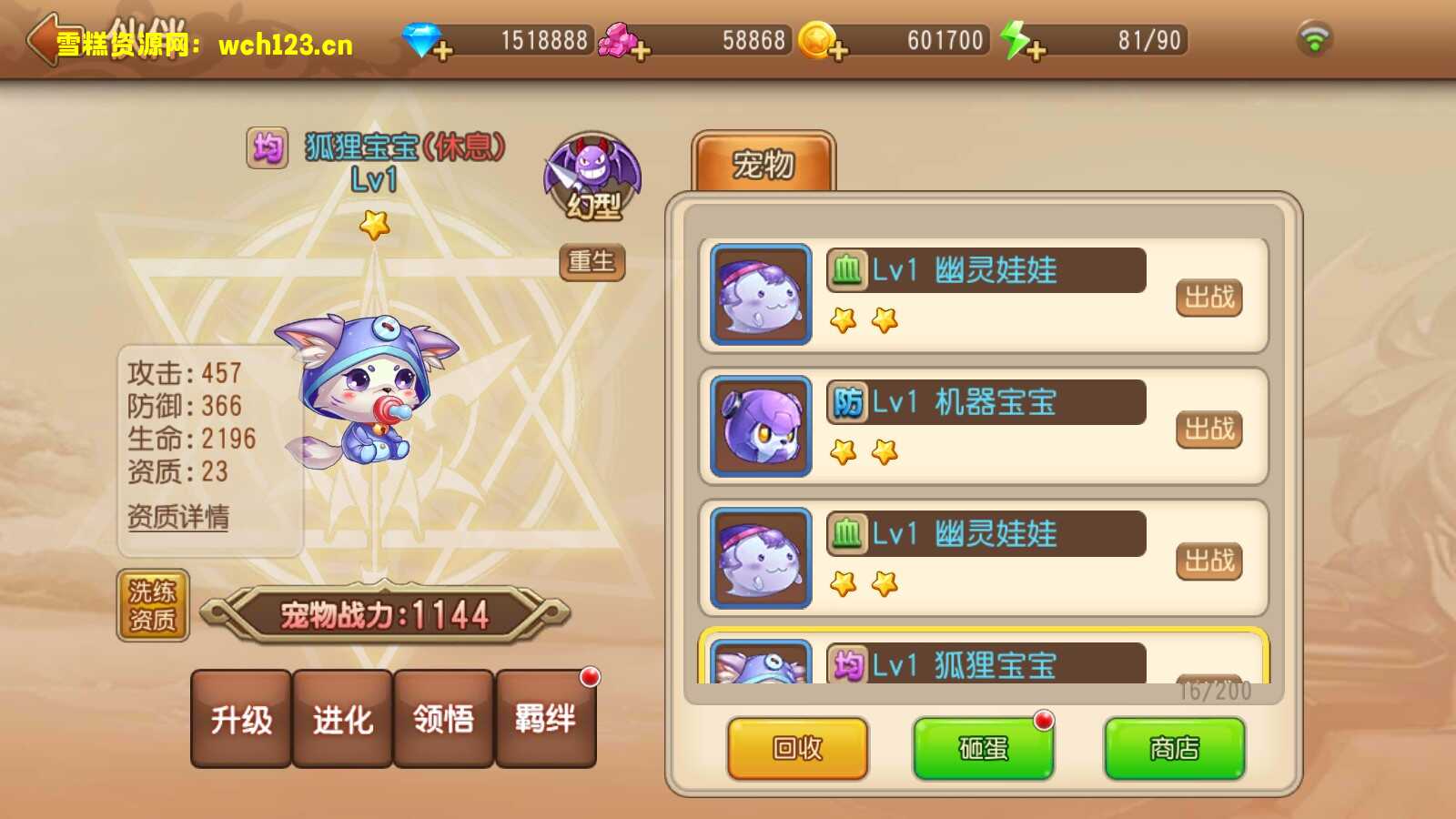Choose the 进化 evolve button
Screen dimensions: 1456x819
[x=342, y=720]
